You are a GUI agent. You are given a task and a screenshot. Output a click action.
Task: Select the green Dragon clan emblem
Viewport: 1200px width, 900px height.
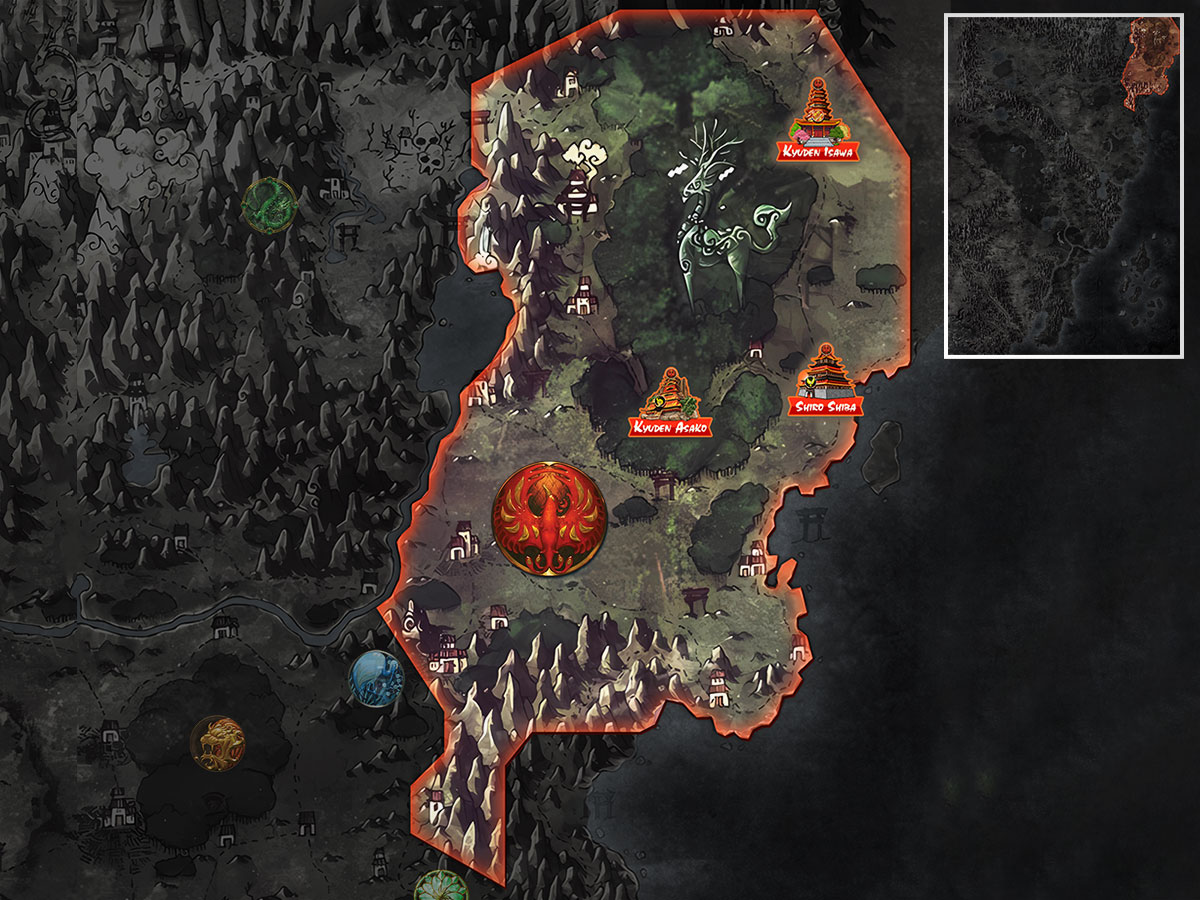point(270,205)
